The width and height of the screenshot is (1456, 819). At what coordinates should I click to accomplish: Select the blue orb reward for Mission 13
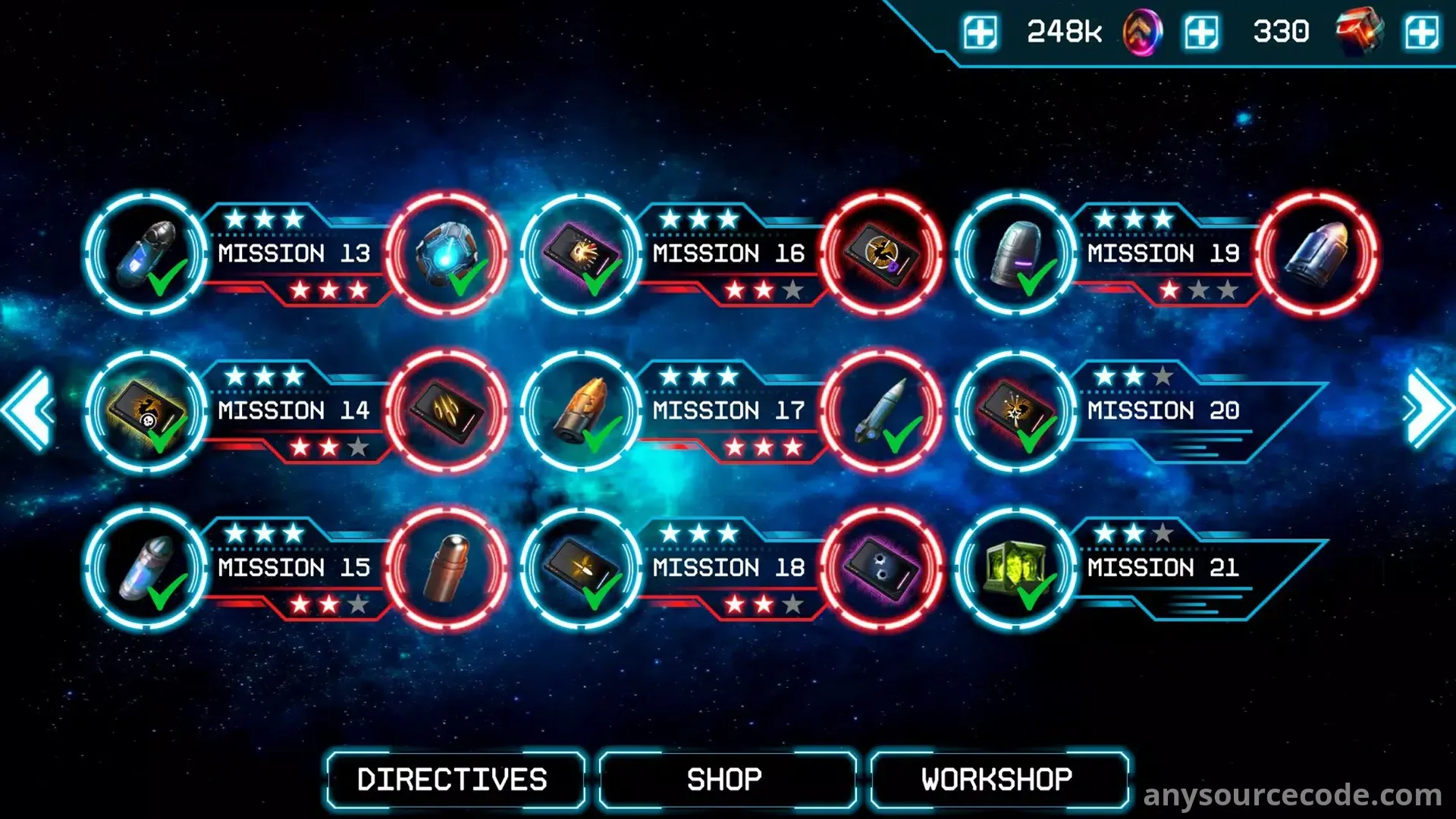coord(447,253)
